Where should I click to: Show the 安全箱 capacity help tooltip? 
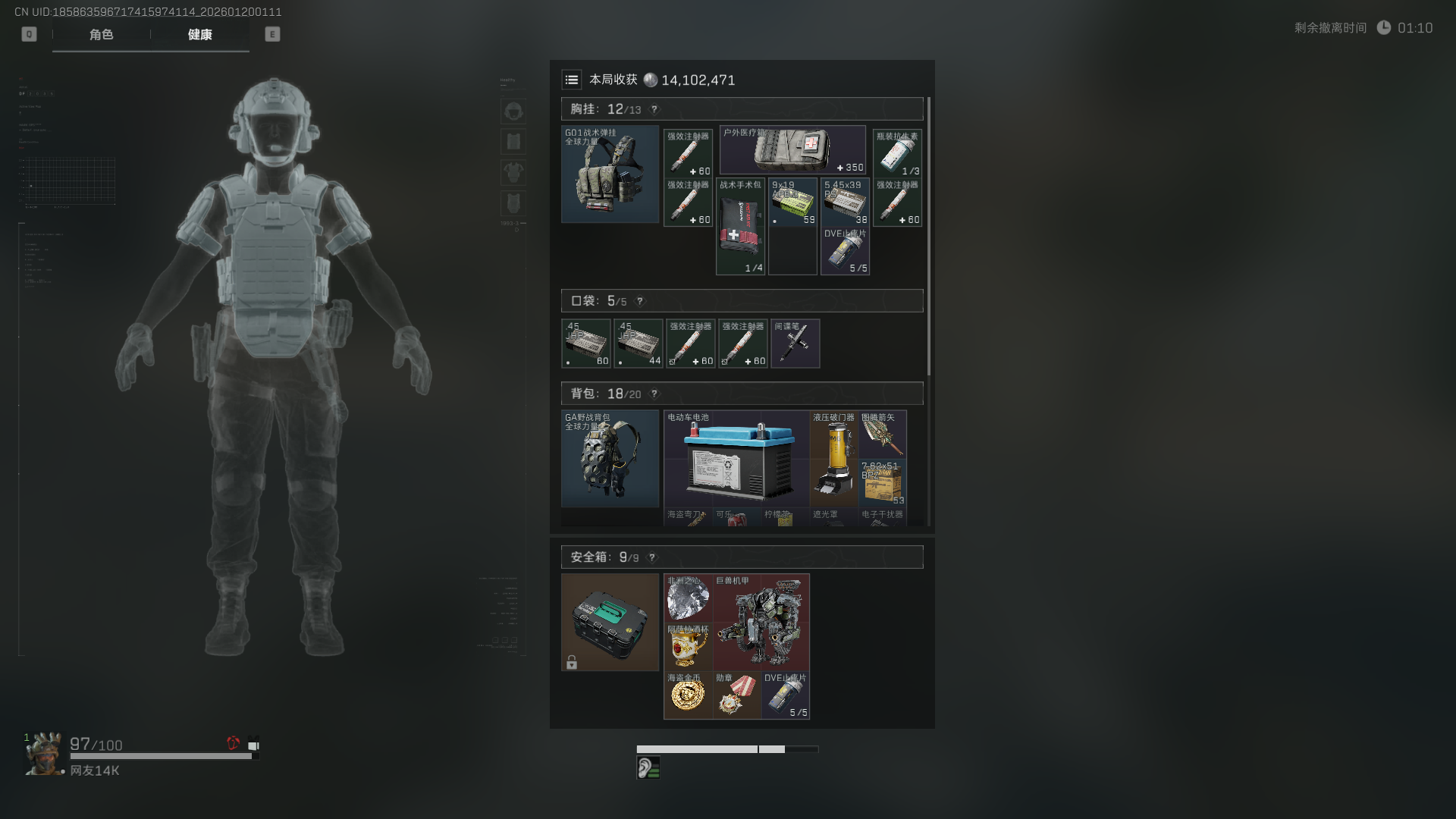click(x=652, y=557)
